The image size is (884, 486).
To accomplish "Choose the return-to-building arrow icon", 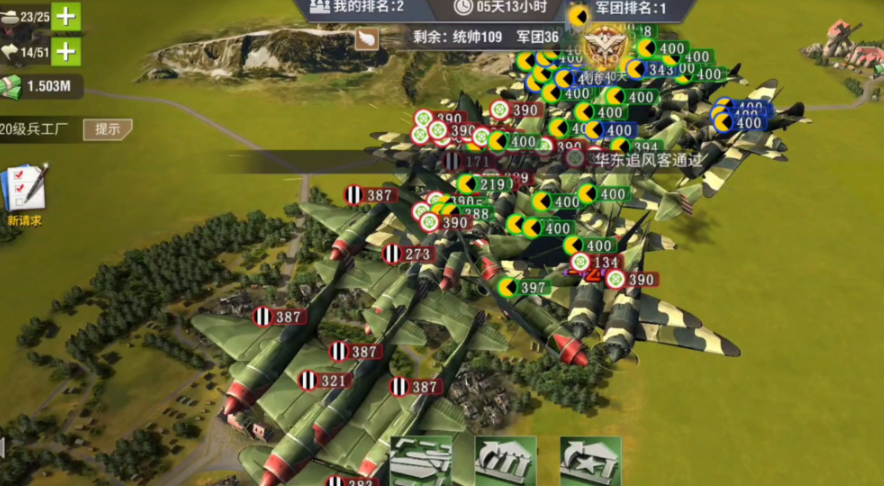I will [x=505, y=461].
